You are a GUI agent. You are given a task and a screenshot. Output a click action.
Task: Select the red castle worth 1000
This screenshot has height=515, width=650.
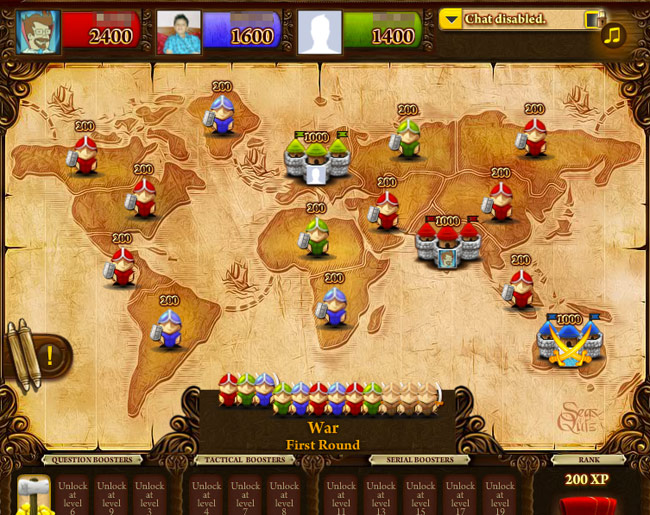coord(446,243)
